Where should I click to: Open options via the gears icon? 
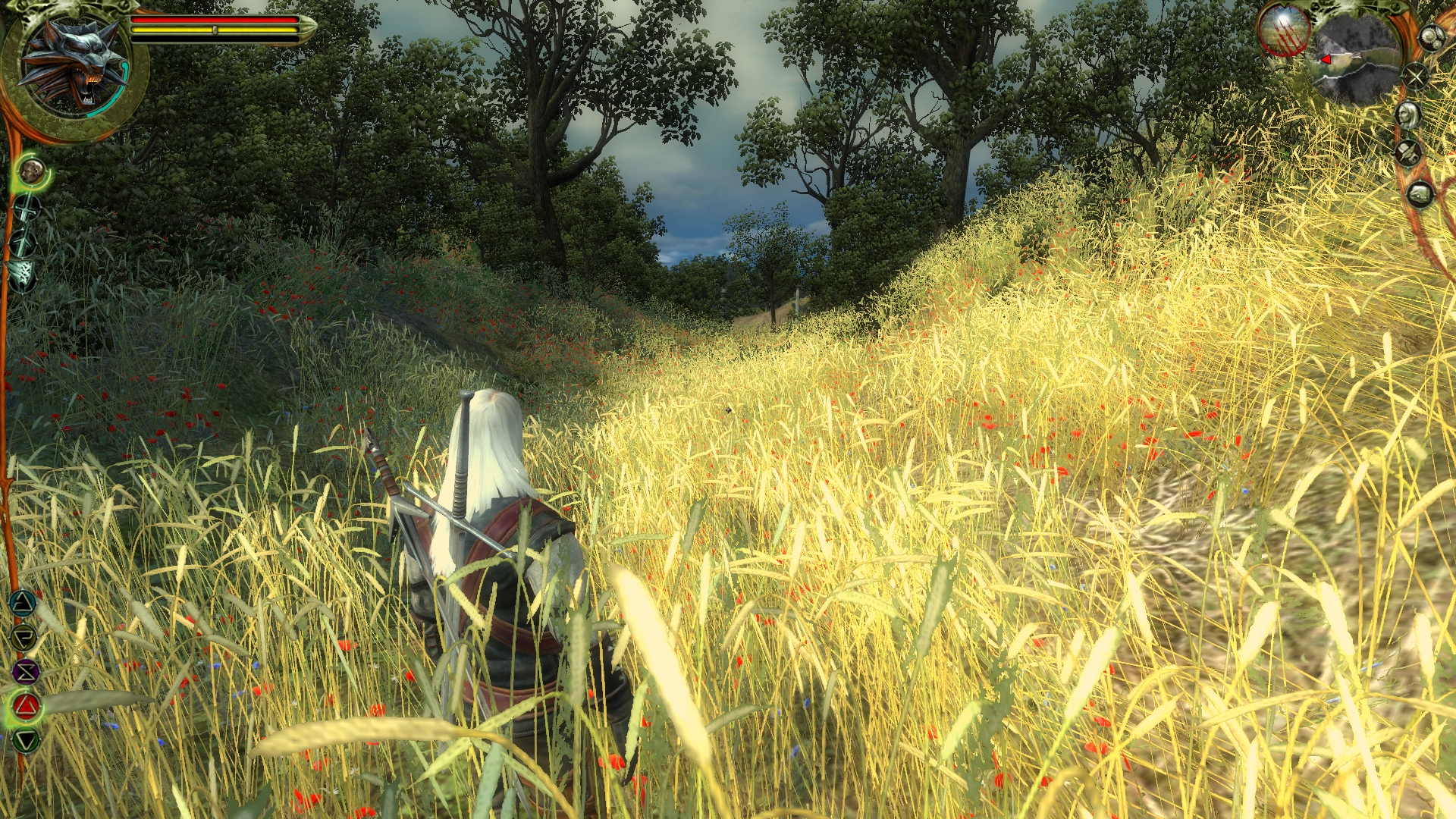coord(1431,37)
